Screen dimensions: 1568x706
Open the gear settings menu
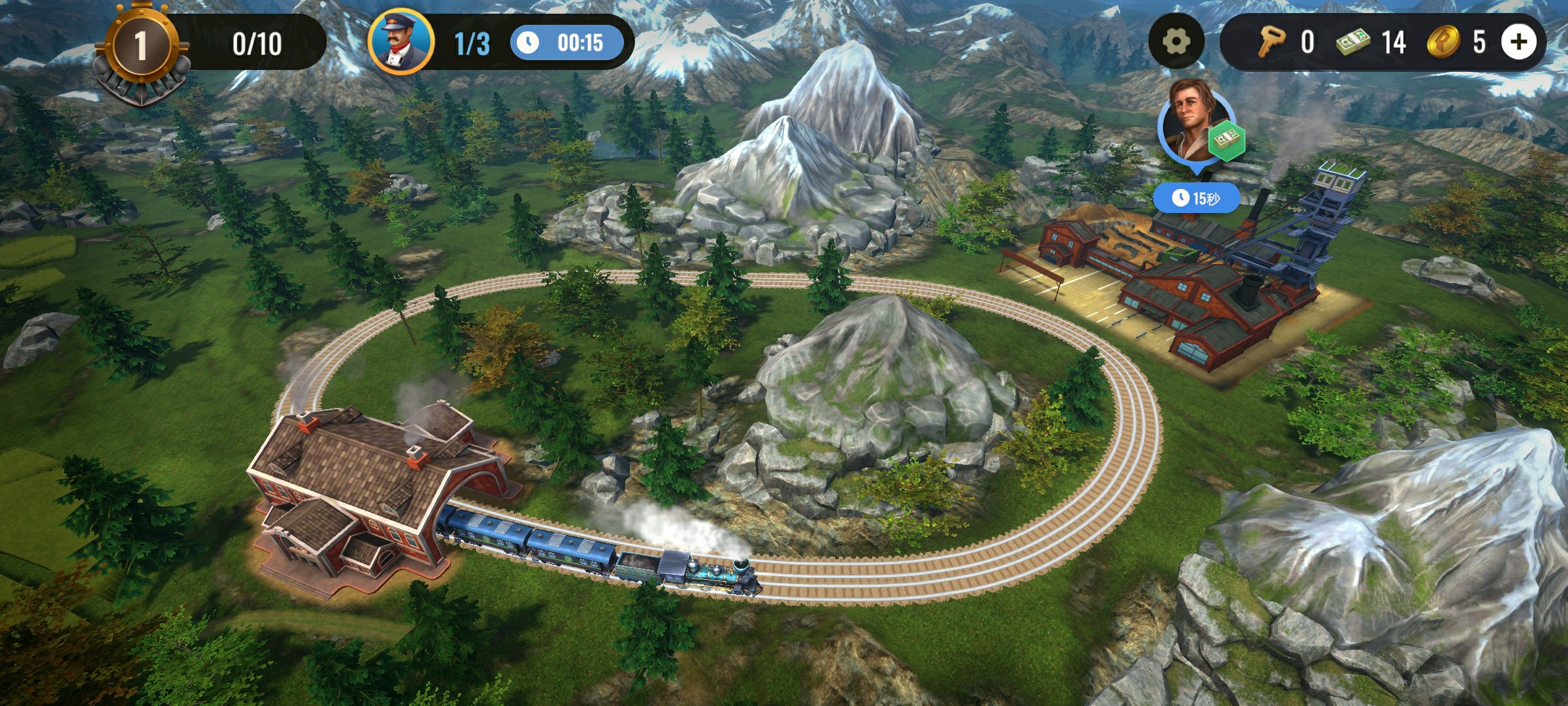click(x=1176, y=42)
